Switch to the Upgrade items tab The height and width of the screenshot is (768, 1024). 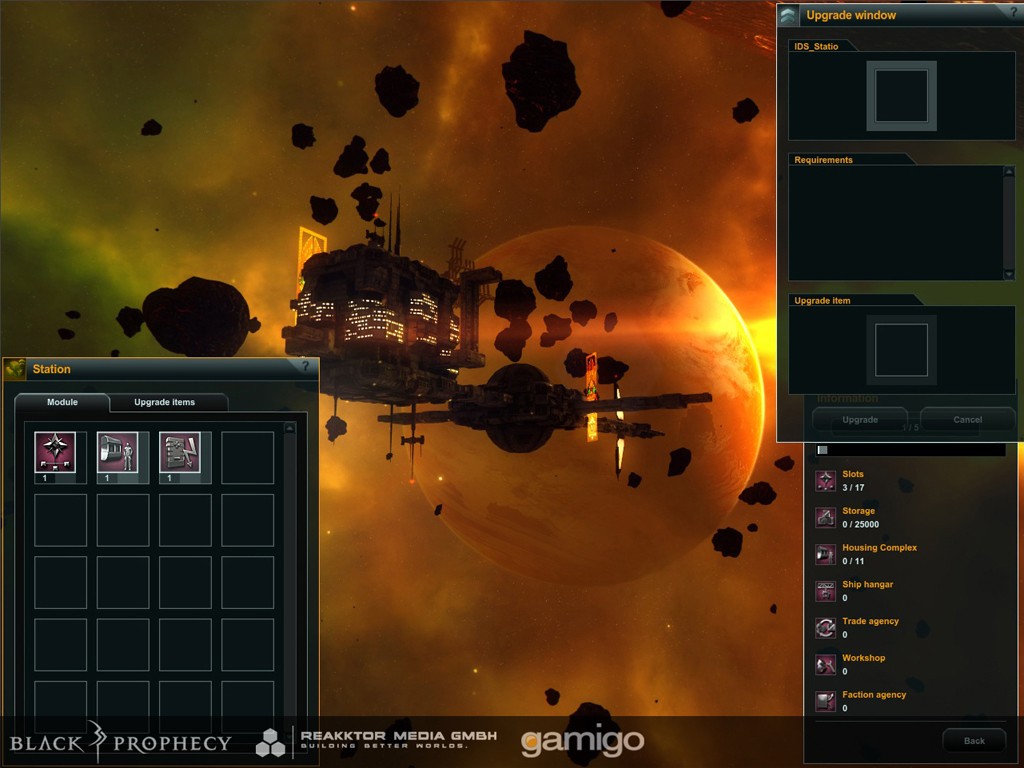click(x=165, y=402)
